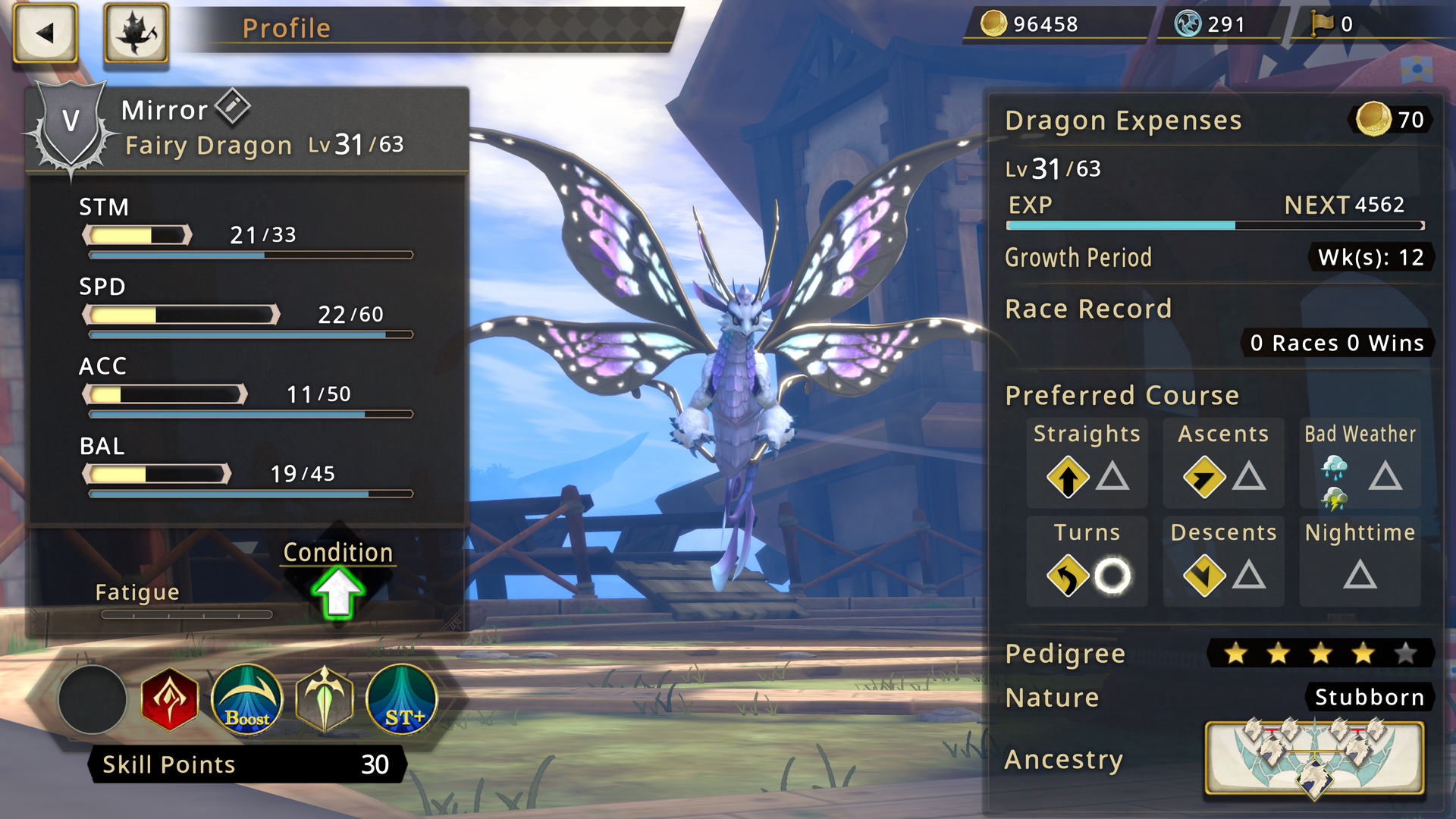Open the info icon next to Mirror's name
The width and height of the screenshot is (1456, 819).
pos(232,108)
